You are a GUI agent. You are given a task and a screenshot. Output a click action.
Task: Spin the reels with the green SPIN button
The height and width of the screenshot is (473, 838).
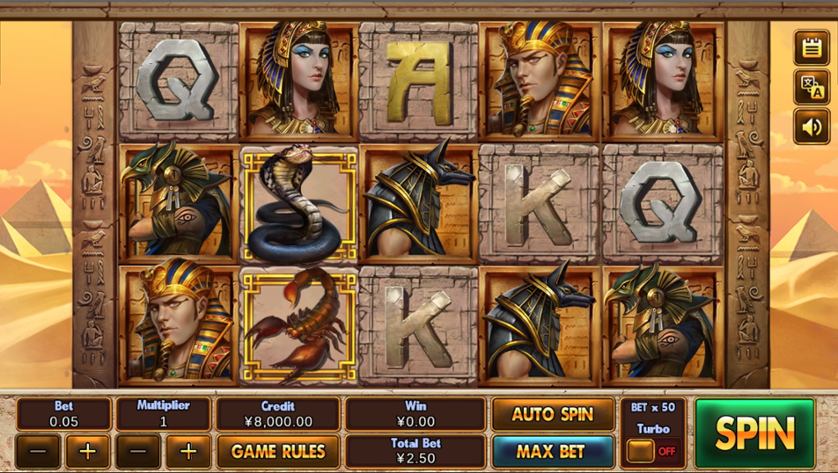(x=754, y=433)
